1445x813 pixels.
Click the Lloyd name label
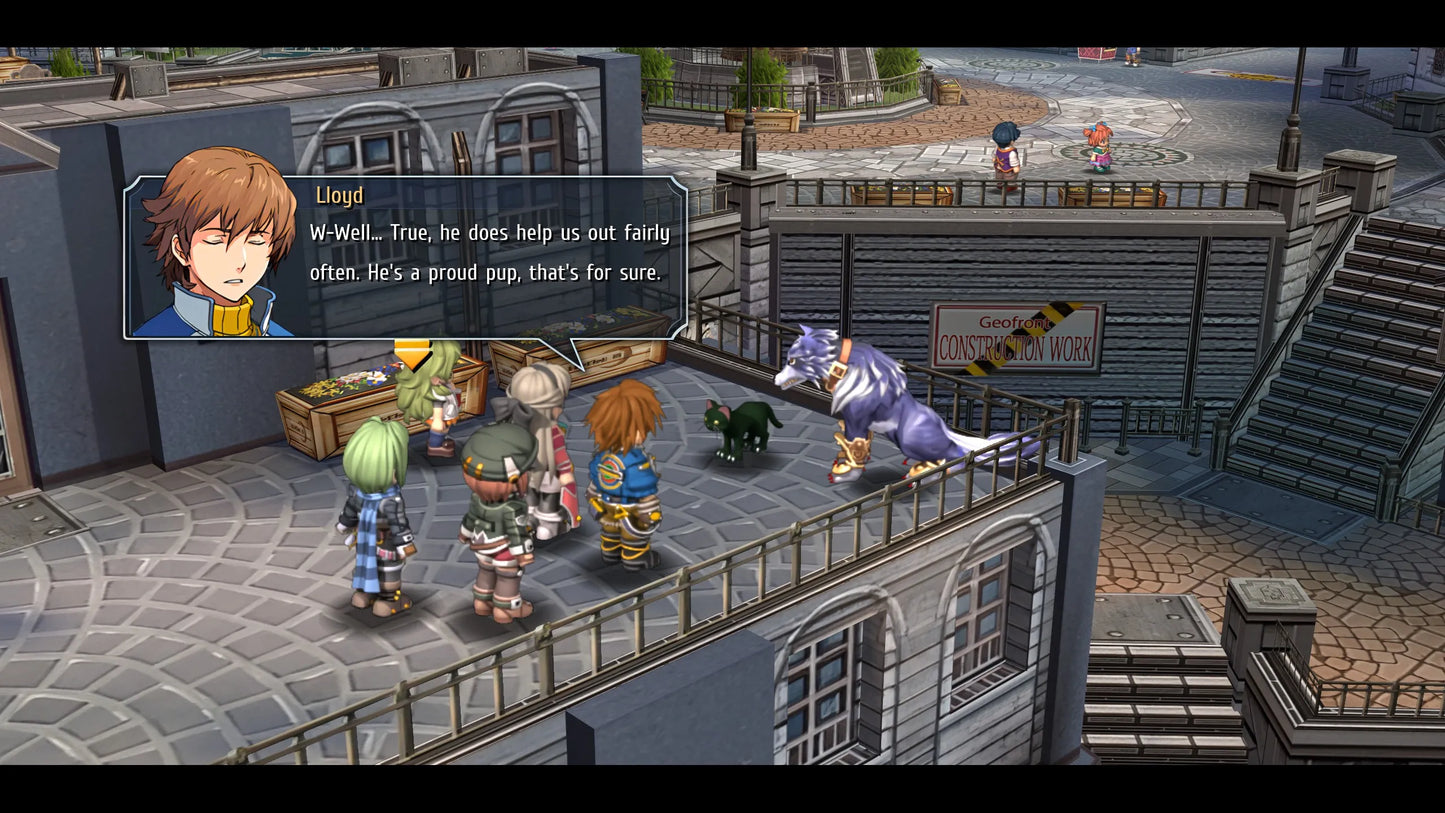tap(338, 196)
